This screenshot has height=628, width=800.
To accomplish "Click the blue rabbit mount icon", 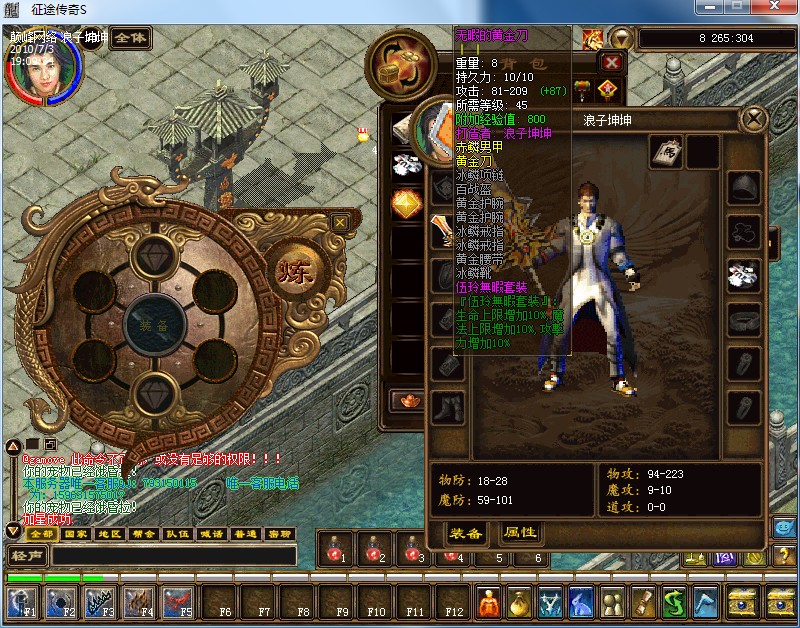I will click(x=581, y=601).
